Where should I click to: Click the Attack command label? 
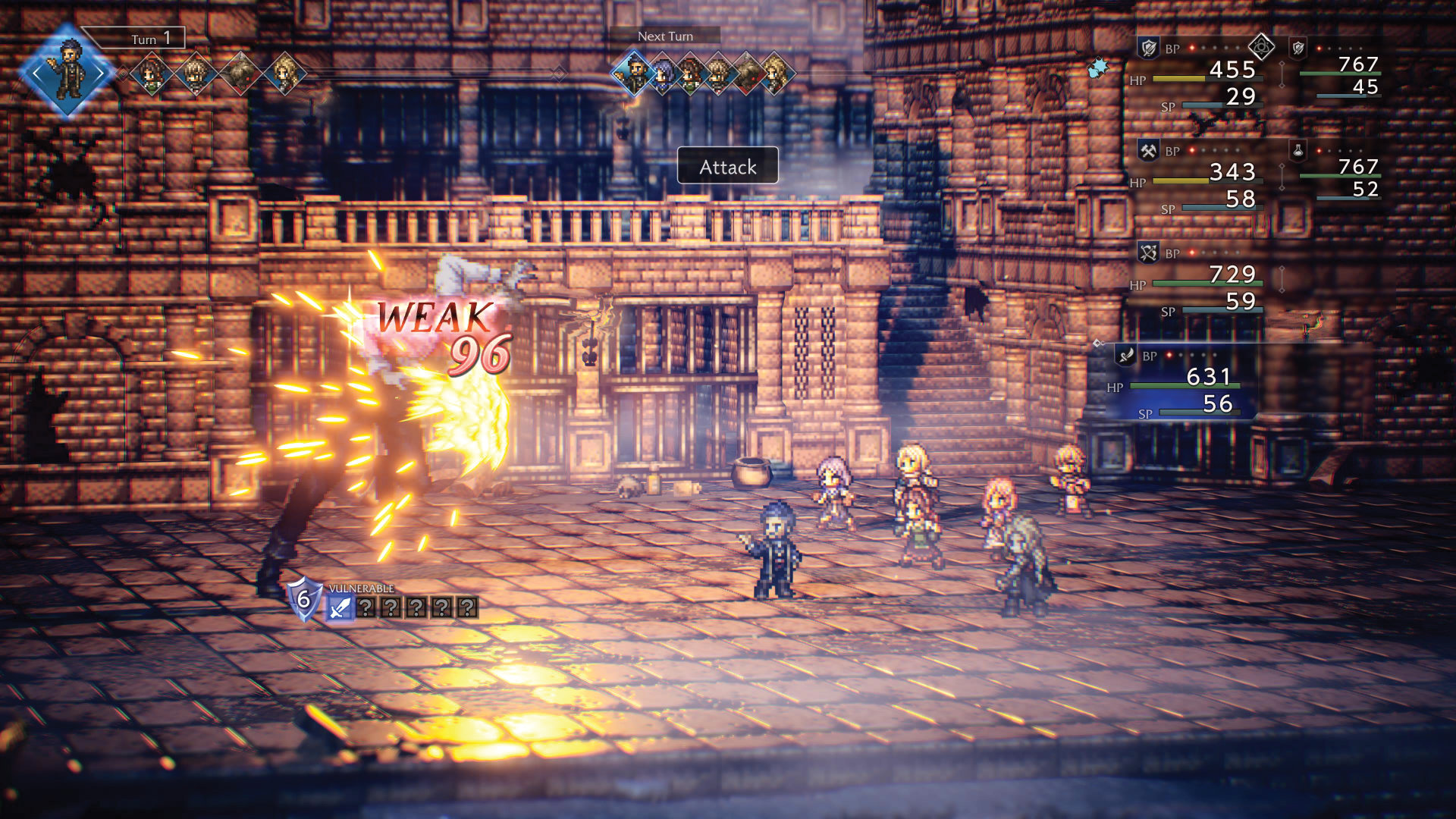(727, 166)
